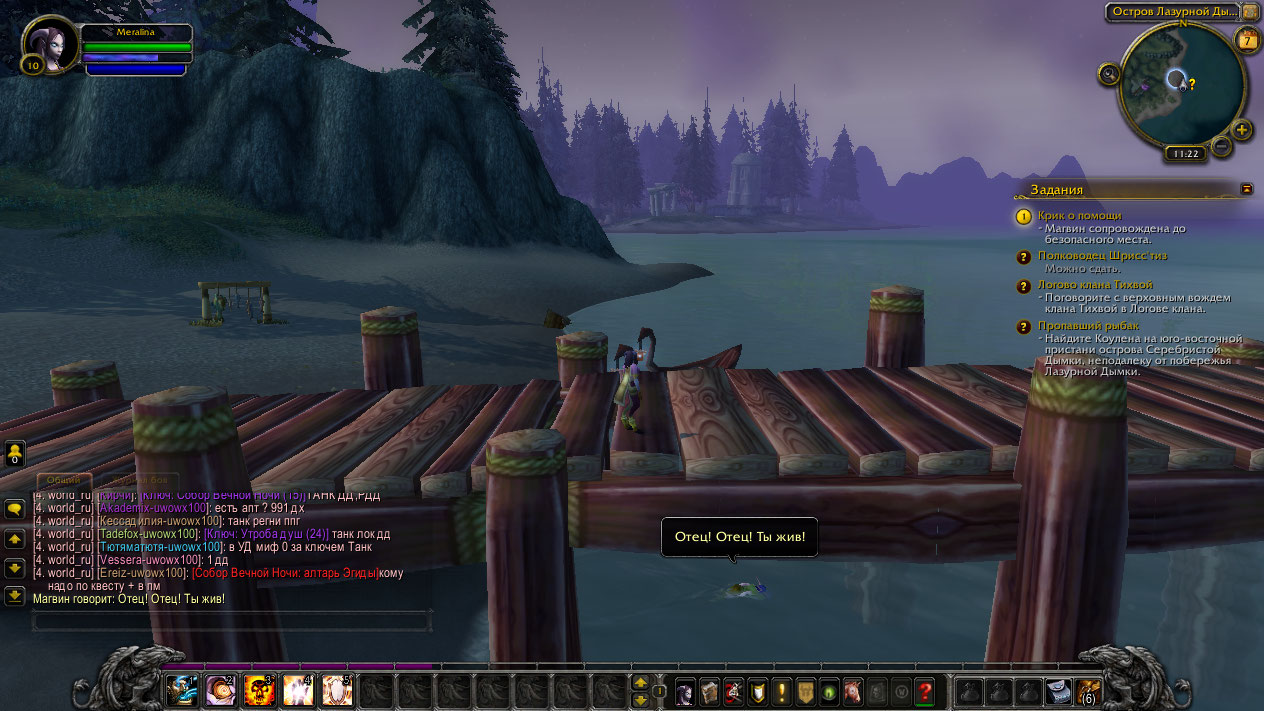Zoom out the minimap with the minus button

(x=1221, y=147)
